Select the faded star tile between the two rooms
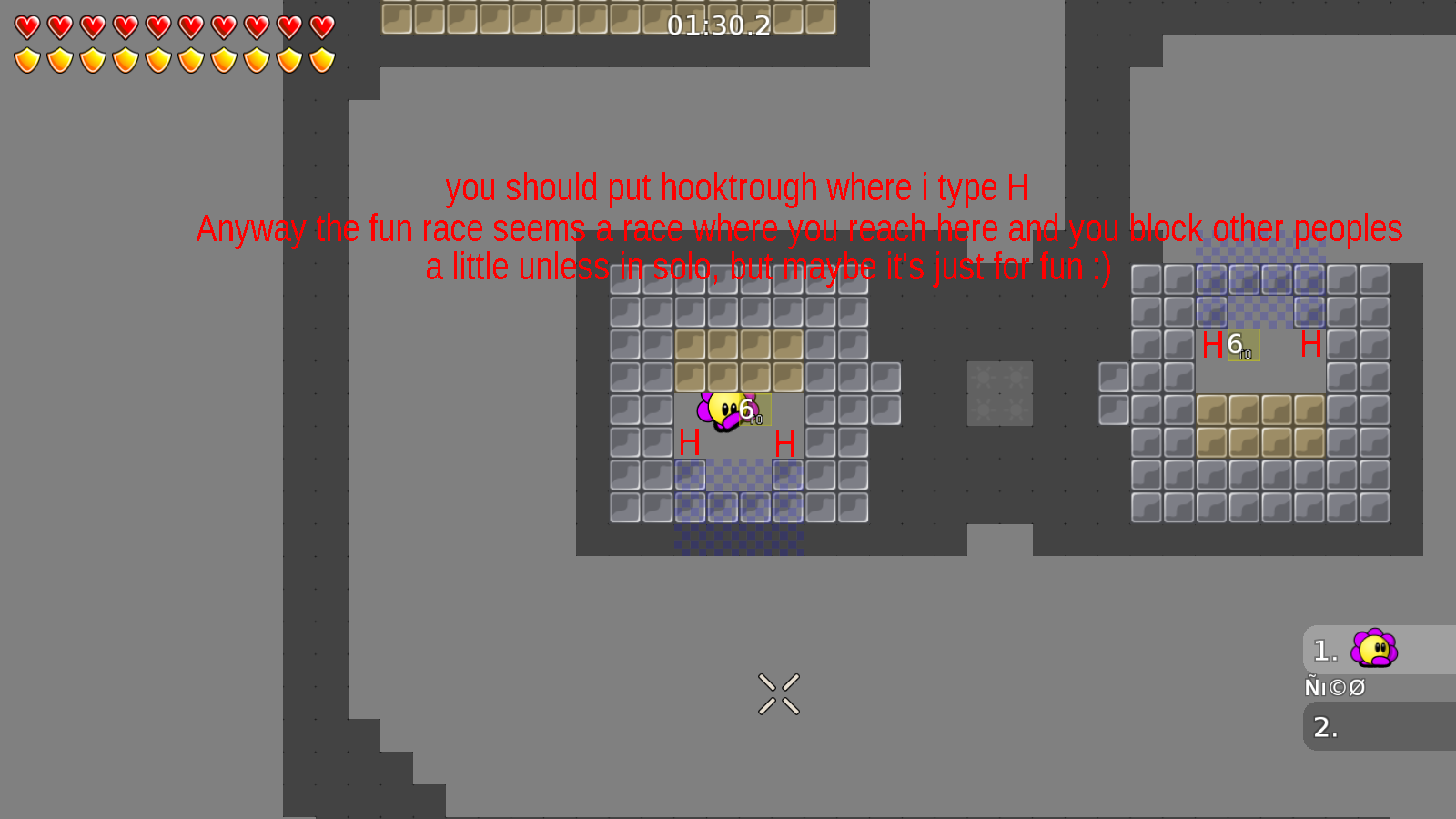1456x819 pixels. (x=1000, y=395)
